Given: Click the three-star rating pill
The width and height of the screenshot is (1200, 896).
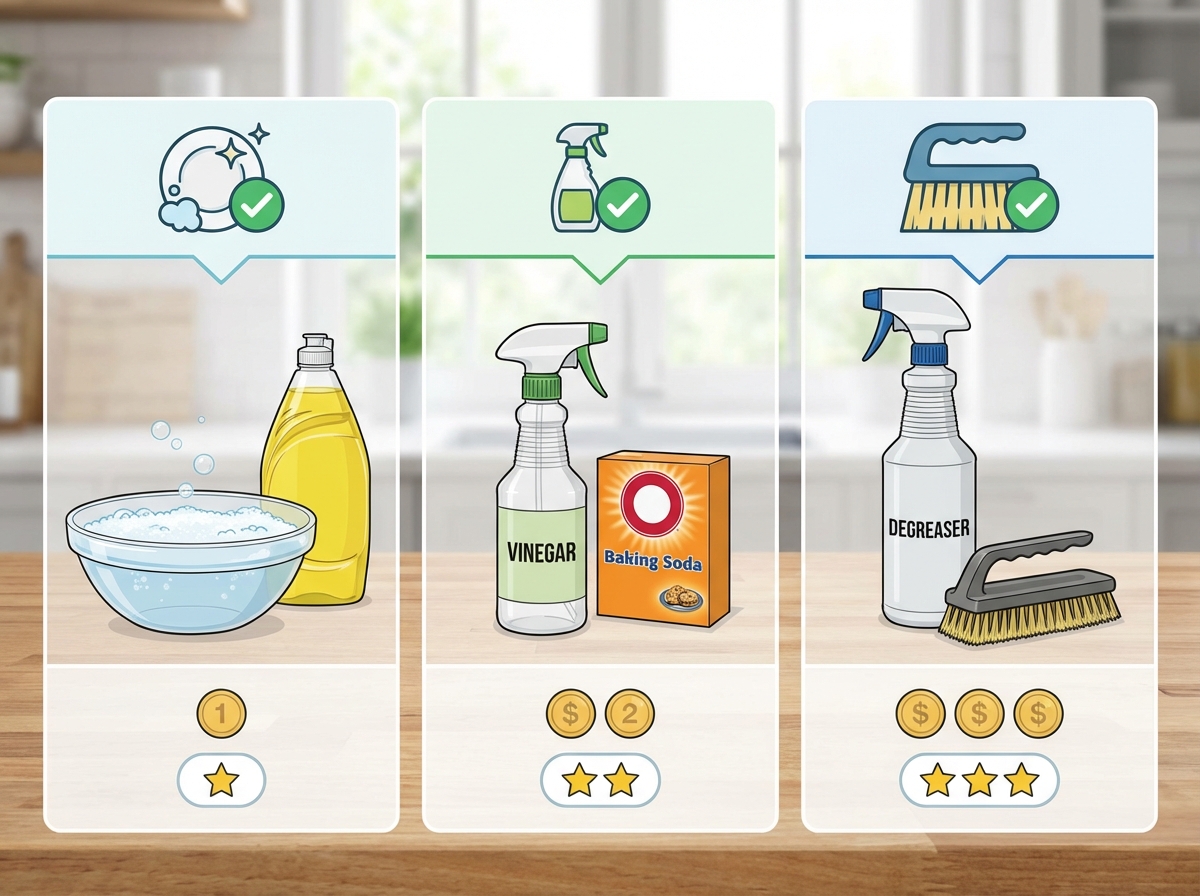Looking at the screenshot, I should pos(979,780).
